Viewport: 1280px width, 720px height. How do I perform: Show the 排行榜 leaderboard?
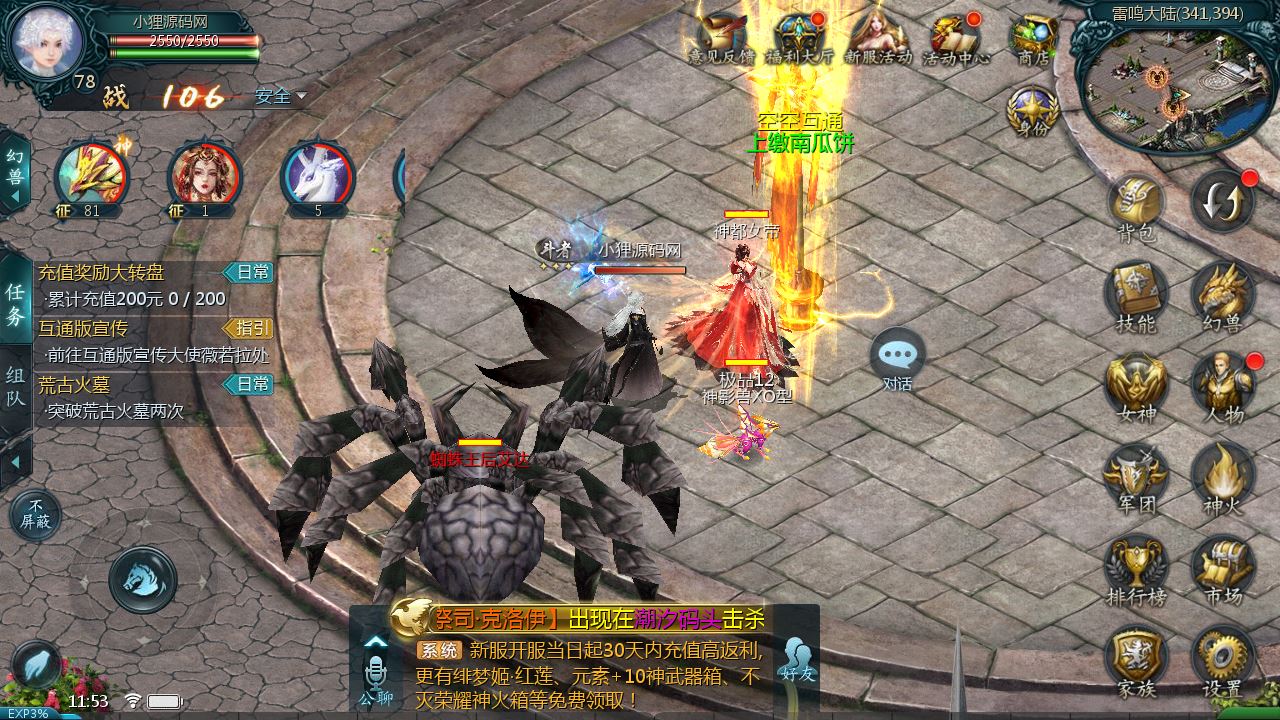[1136, 566]
